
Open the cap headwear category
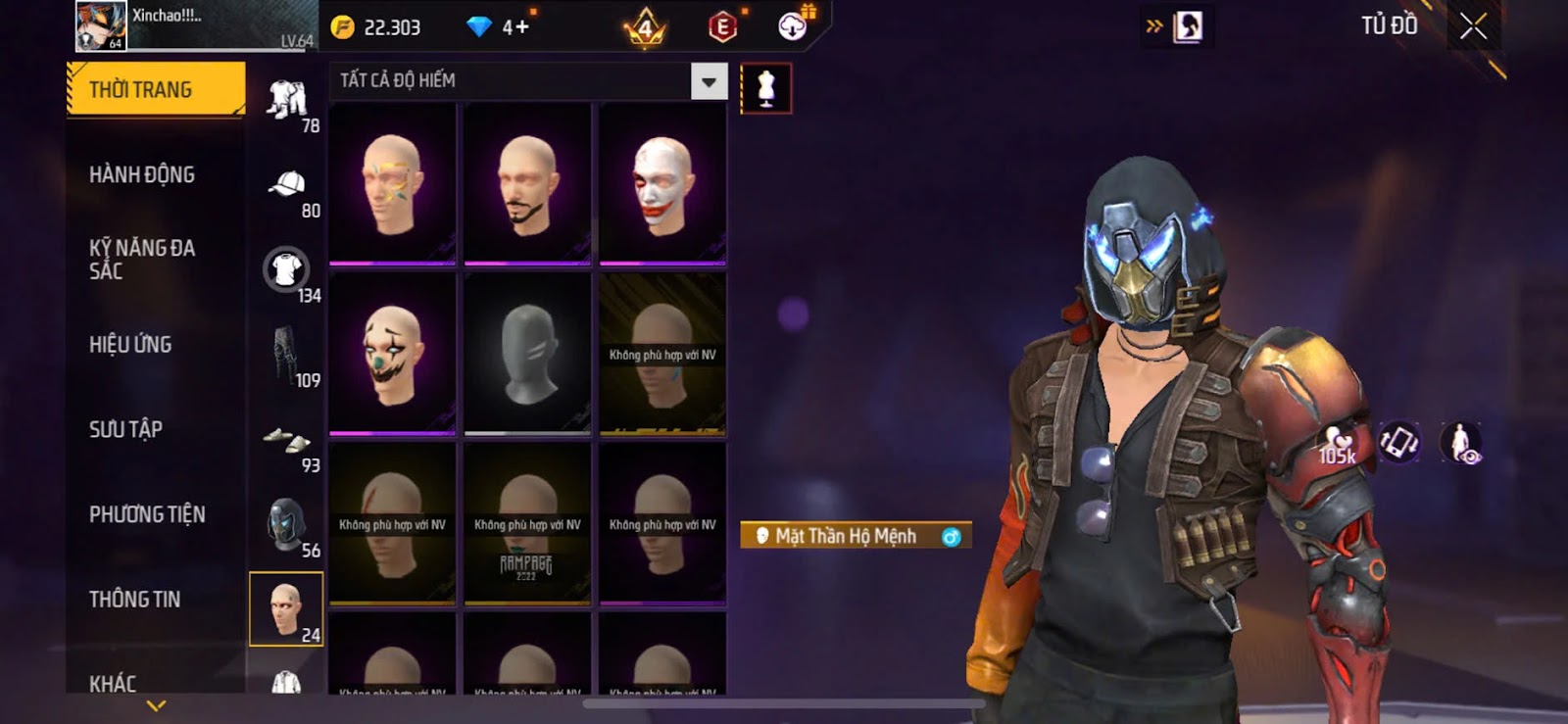pos(286,185)
